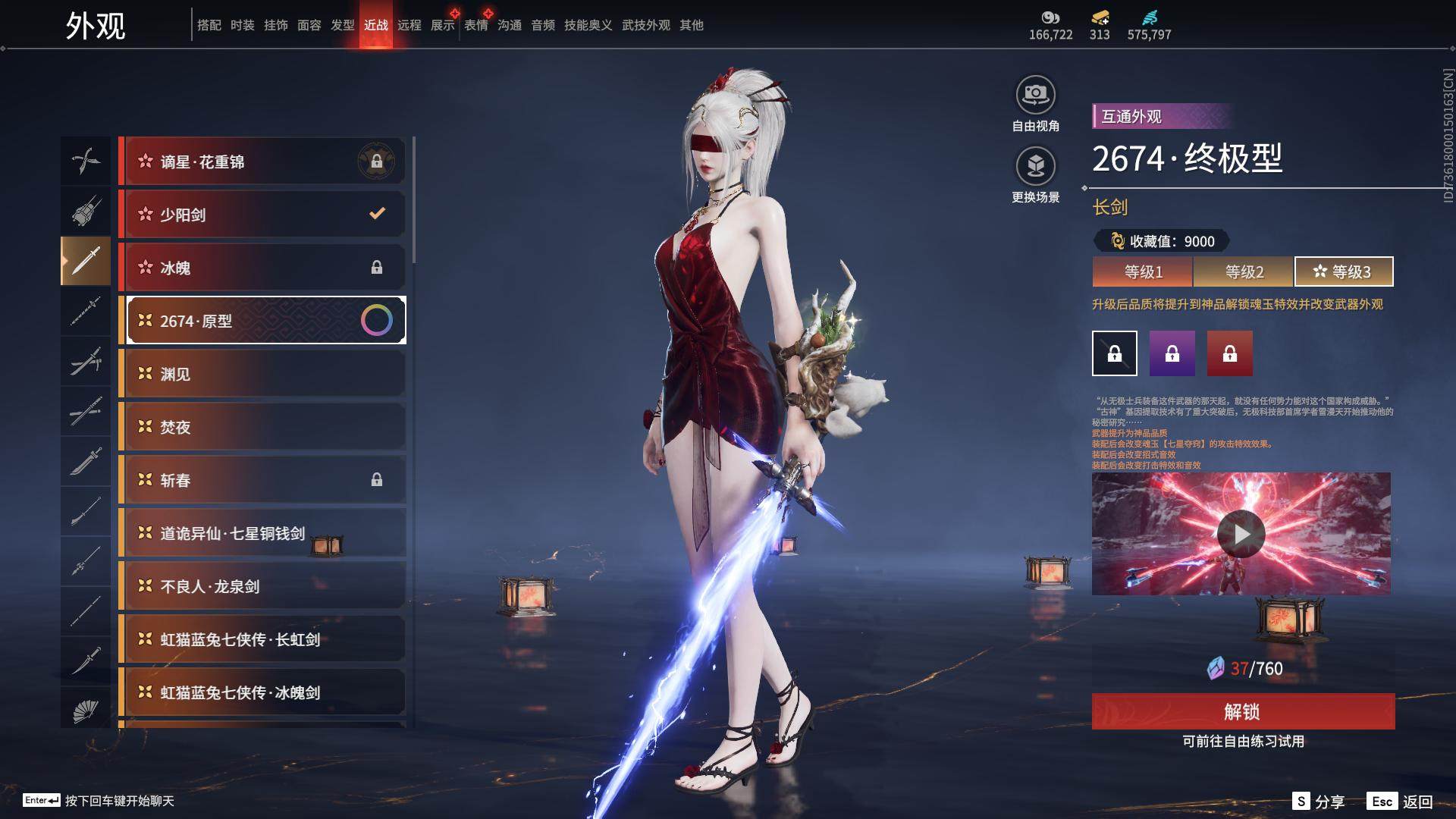The width and height of the screenshot is (1456, 819).
Task: Toggle the 自由视角 camera button
Action: 1035,96
